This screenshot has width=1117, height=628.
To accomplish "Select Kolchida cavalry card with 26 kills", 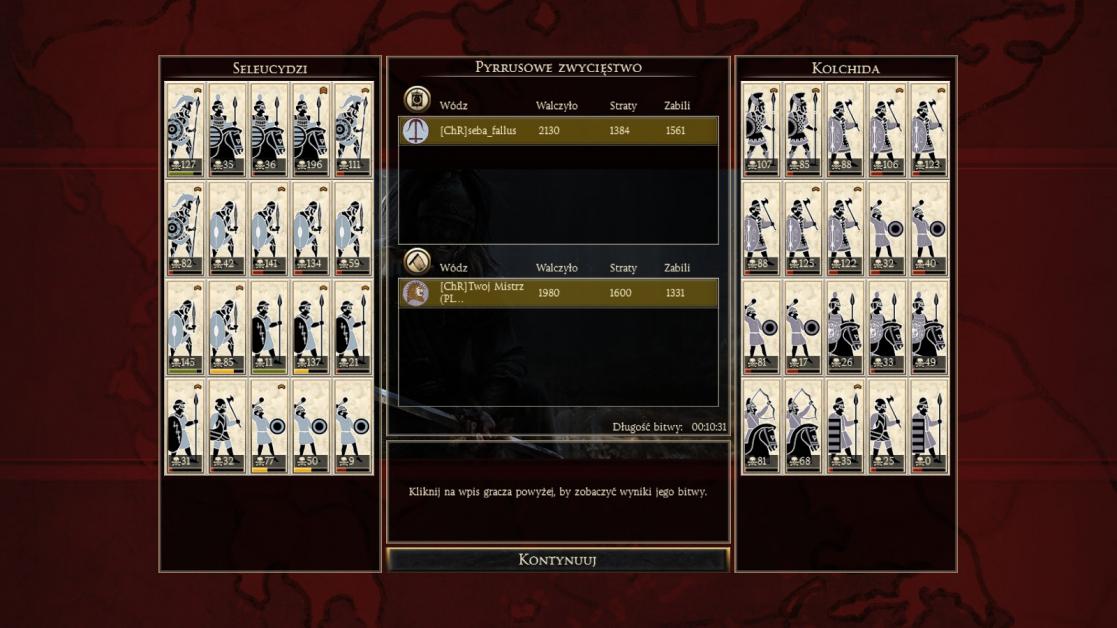I will (845, 326).
